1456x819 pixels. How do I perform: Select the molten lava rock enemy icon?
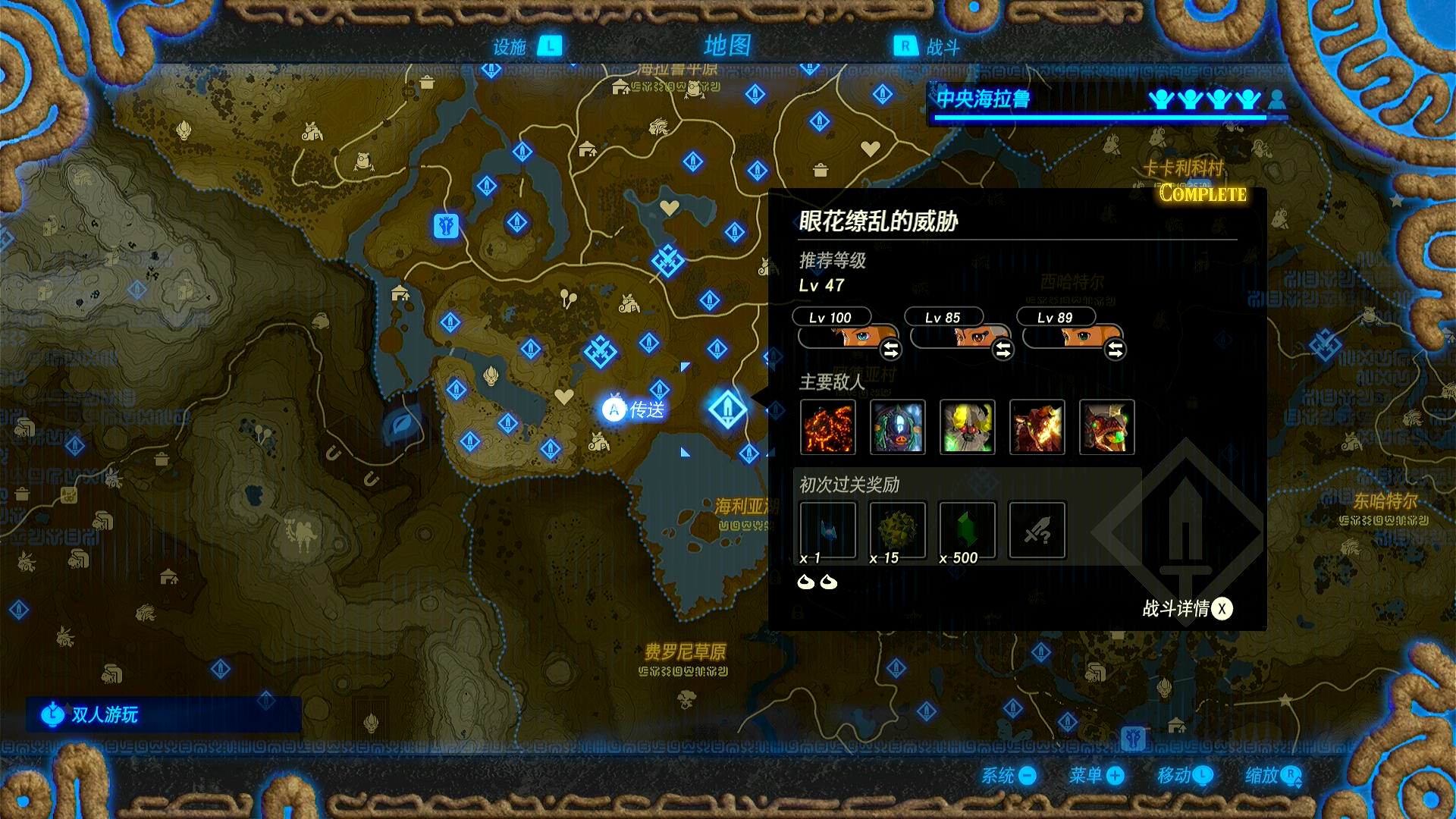[828, 428]
